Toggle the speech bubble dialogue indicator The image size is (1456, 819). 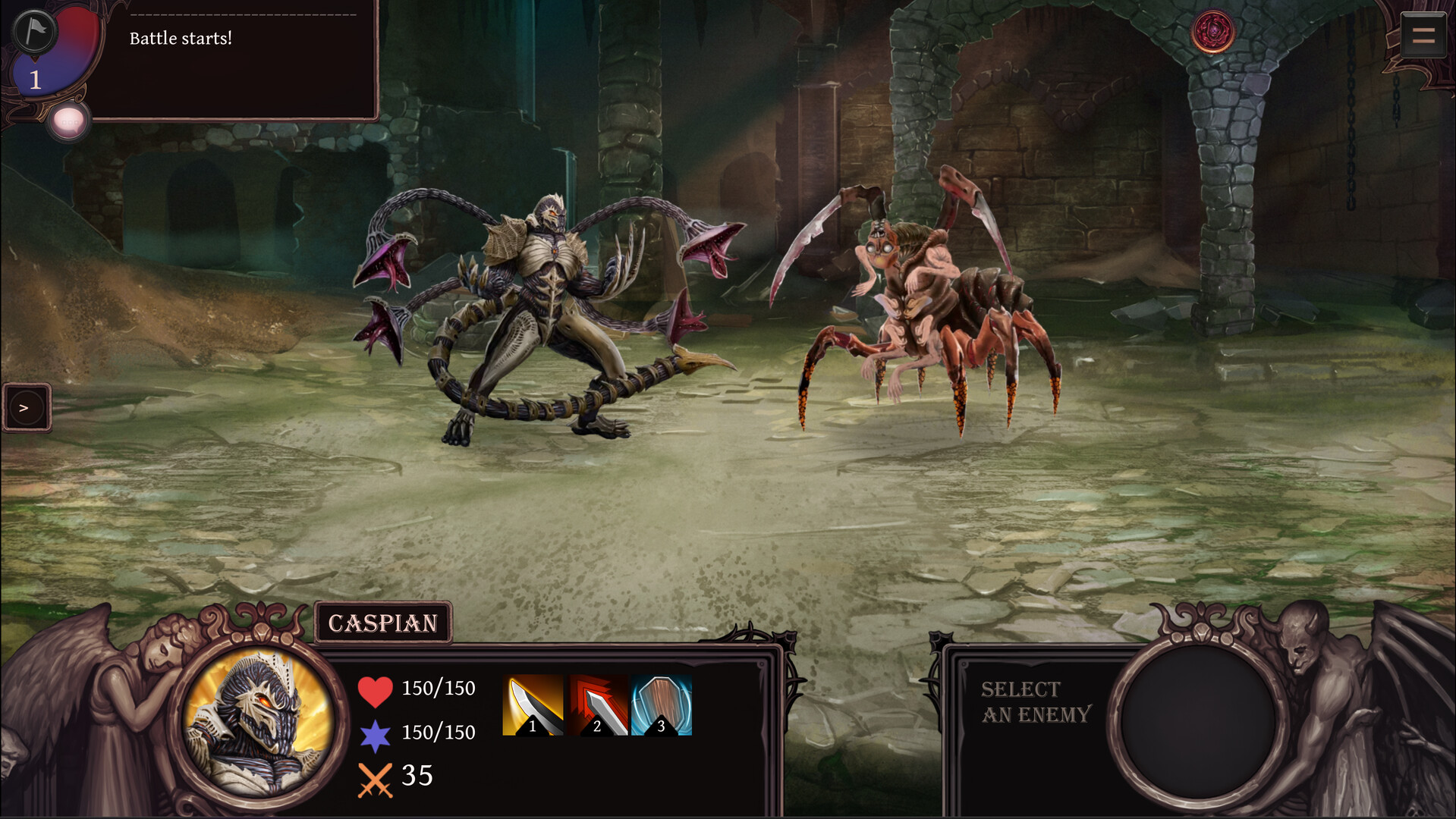click(x=68, y=119)
